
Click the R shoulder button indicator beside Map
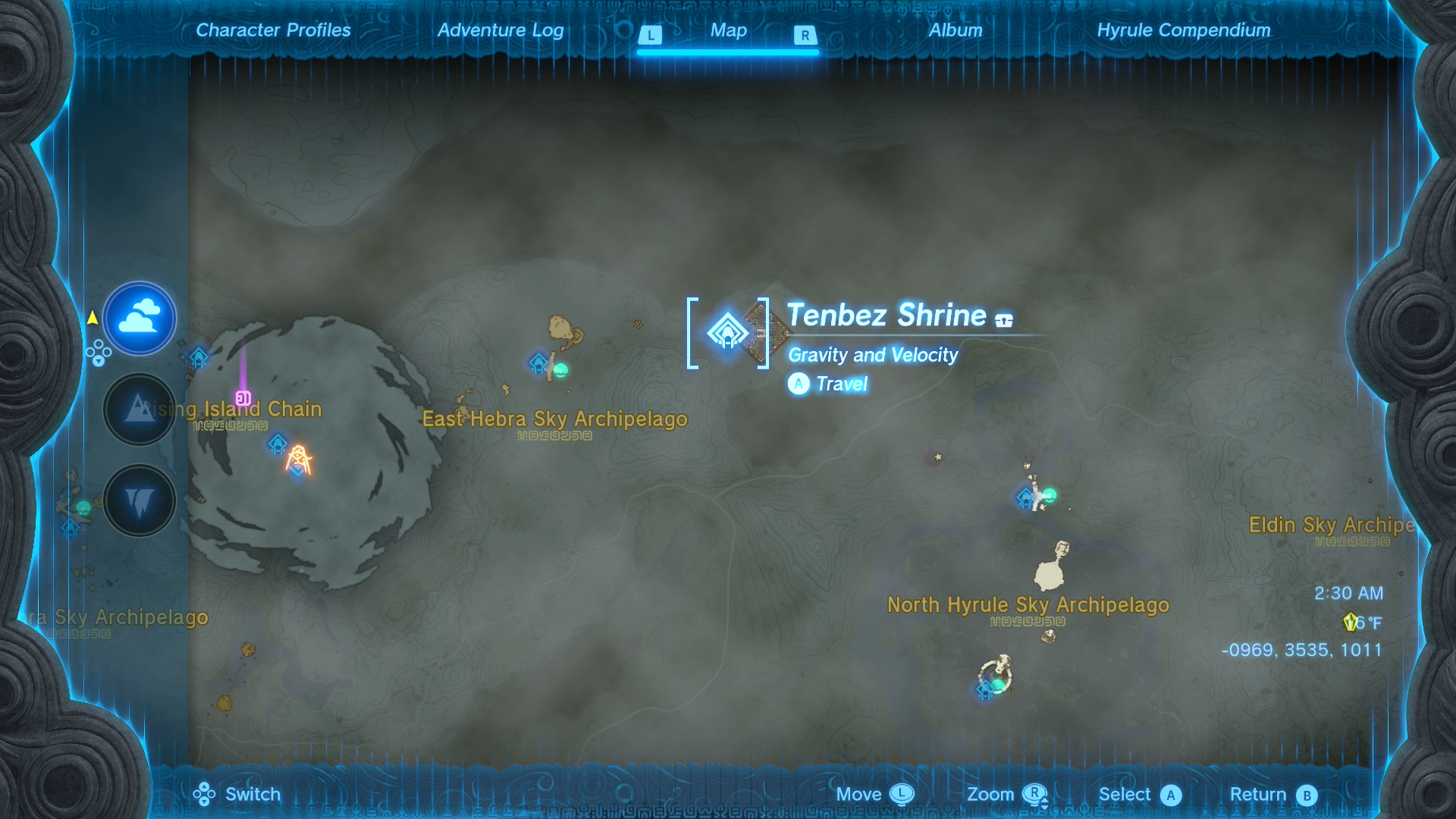[x=806, y=34]
